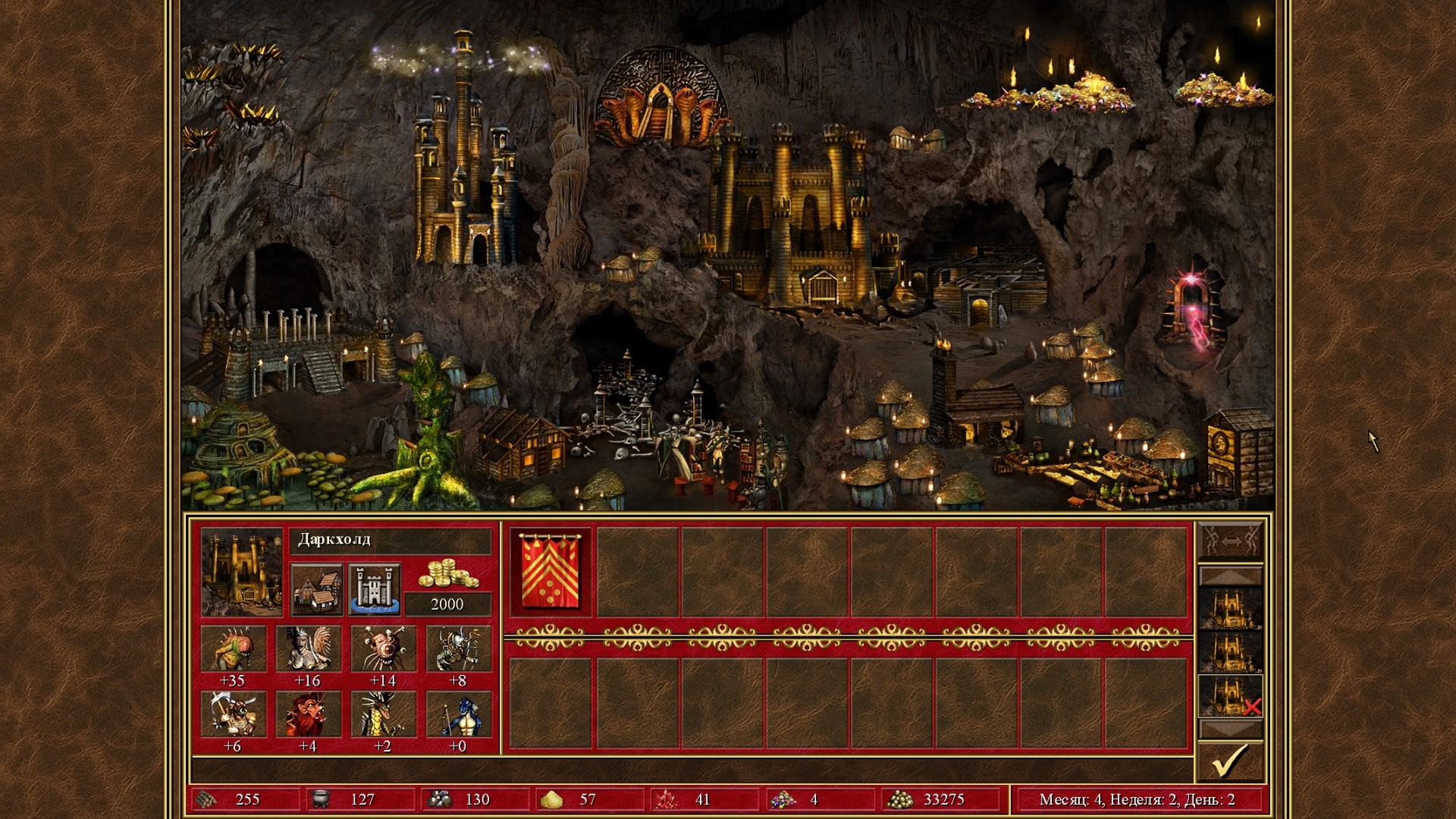Show dragon info with +2 growth
The height and width of the screenshot is (819, 1456).
pos(384,714)
